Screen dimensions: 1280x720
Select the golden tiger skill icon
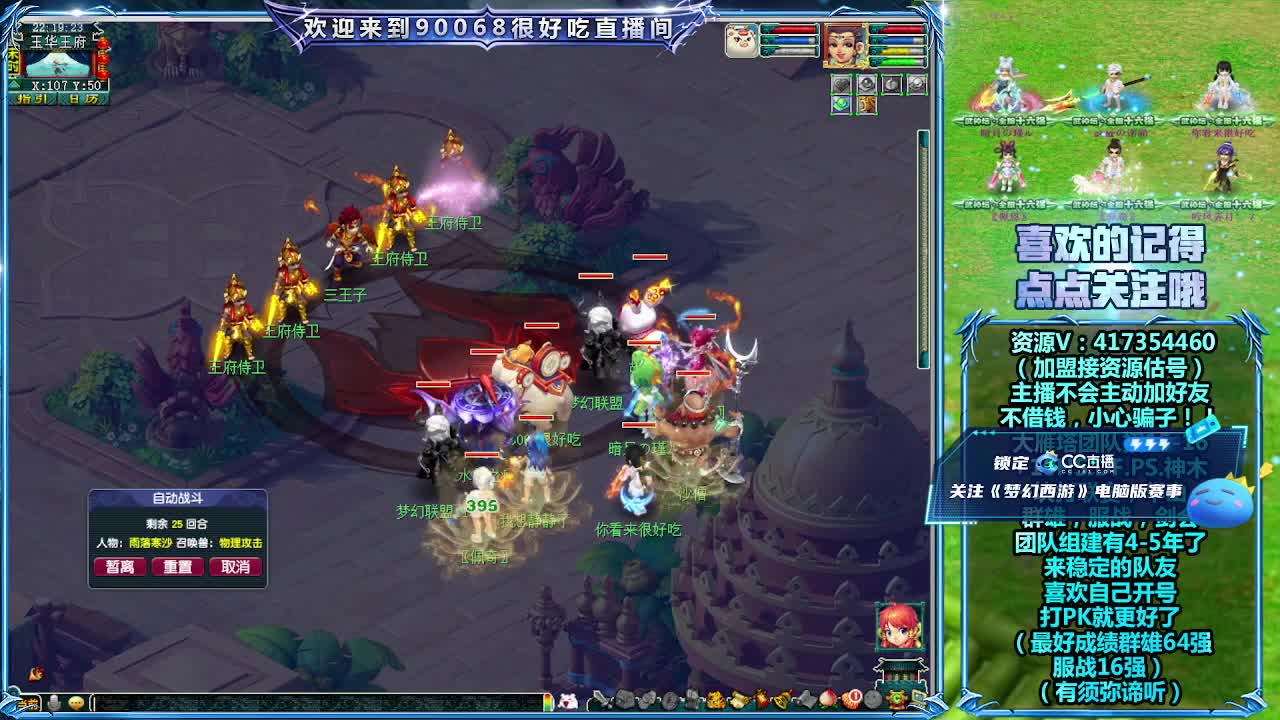point(866,104)
